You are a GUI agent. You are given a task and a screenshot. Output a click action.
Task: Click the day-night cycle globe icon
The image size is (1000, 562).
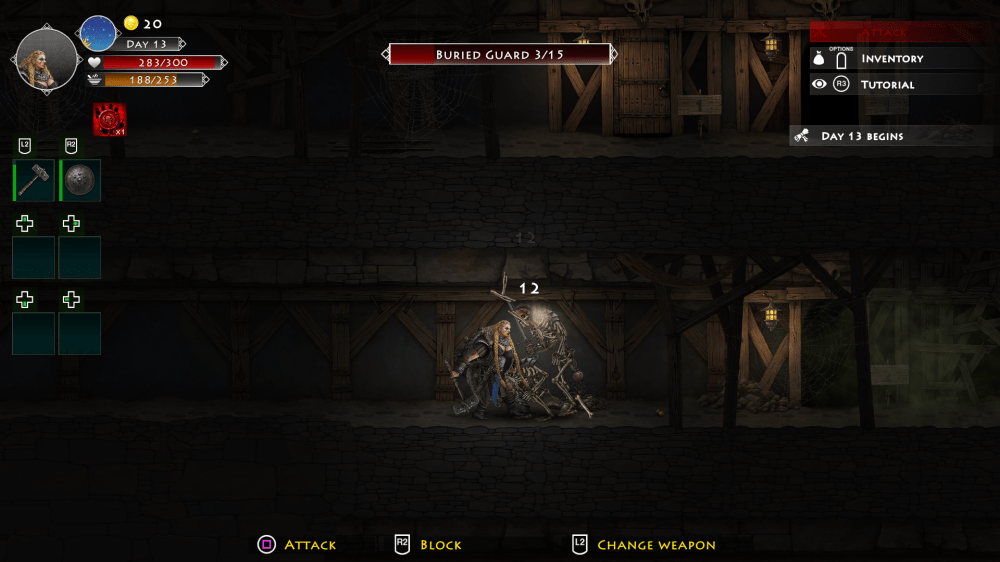point(98,34)
